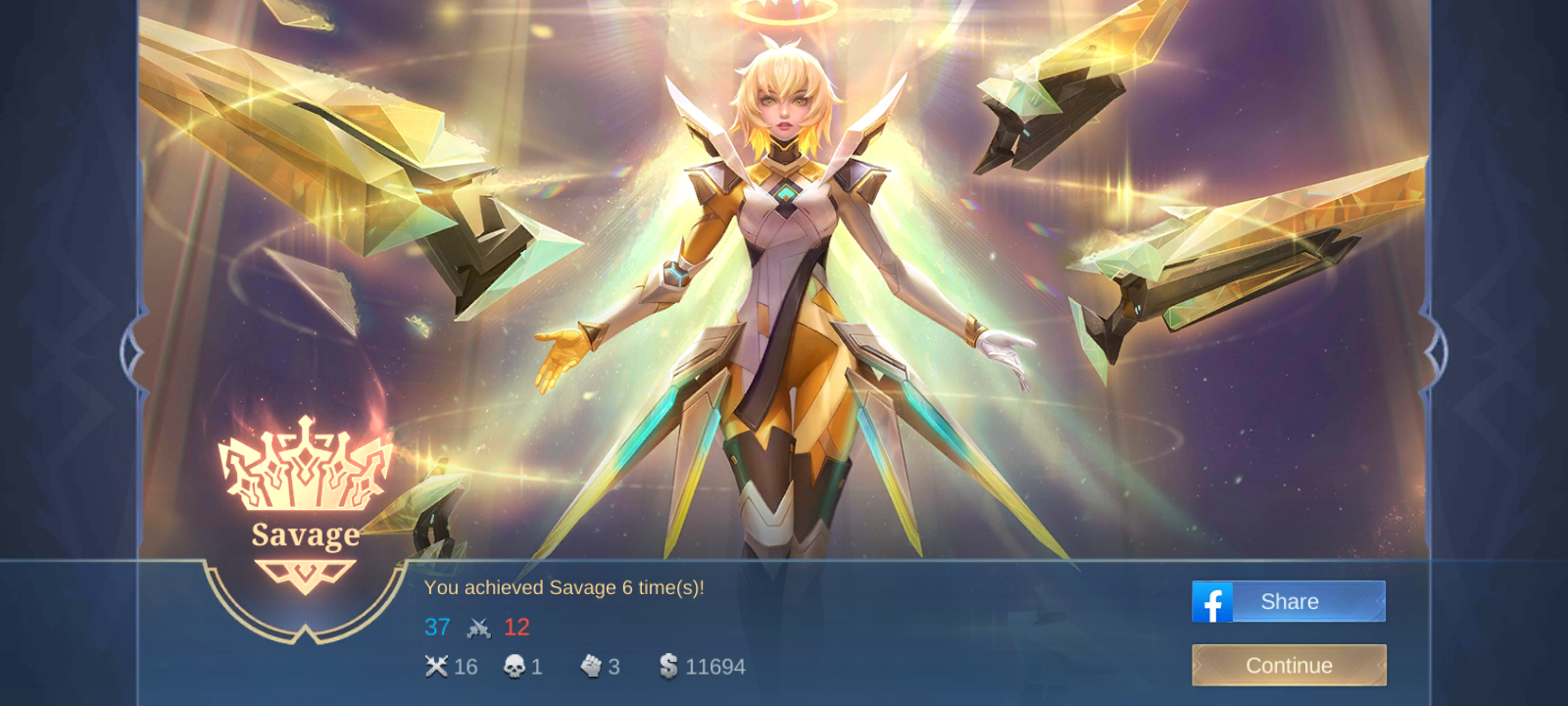Tap the fist assist icon next to 3
1568x706 pixels.
click(592, 667)
